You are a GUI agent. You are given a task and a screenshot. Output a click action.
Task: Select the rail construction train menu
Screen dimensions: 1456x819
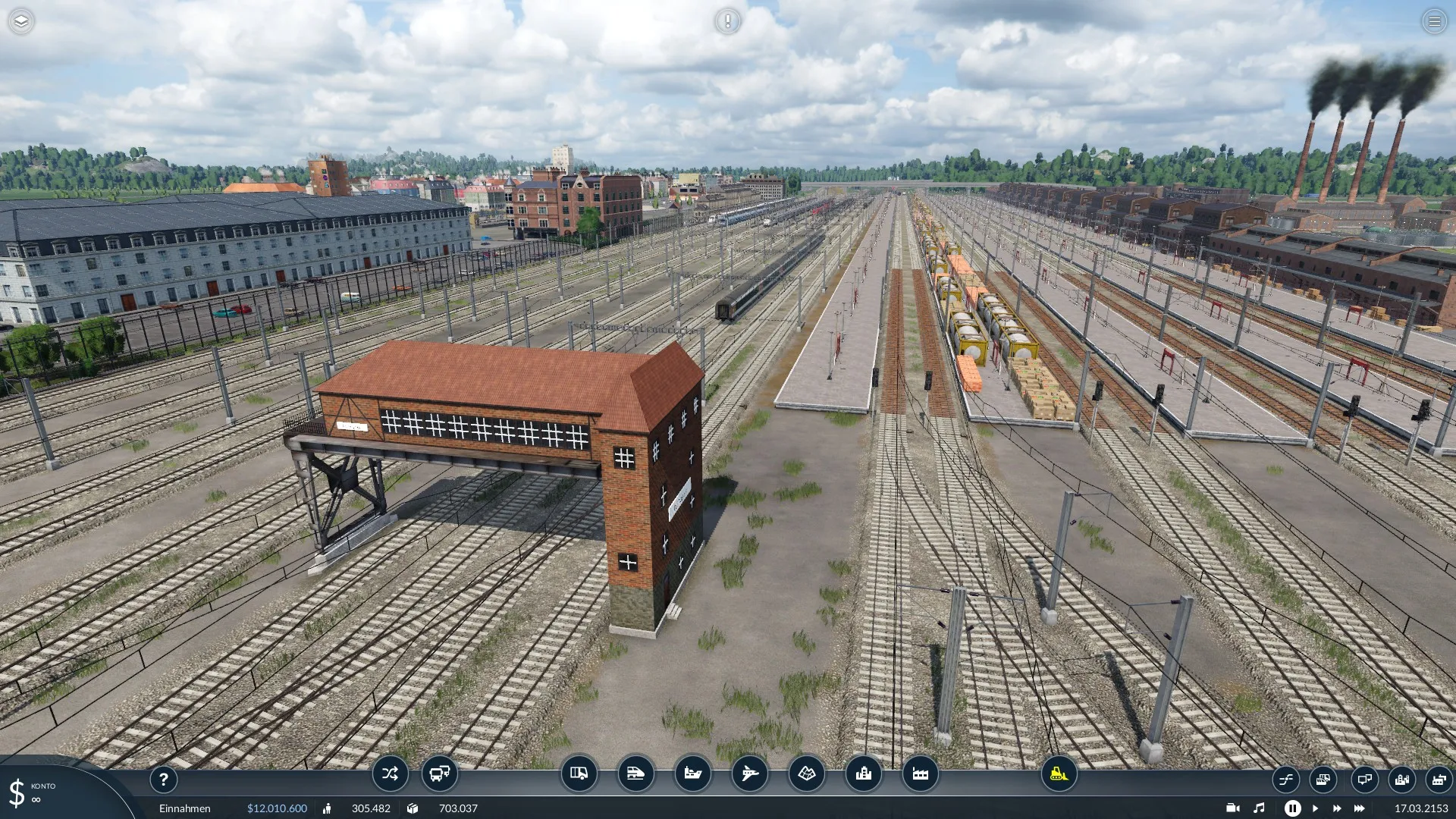click(x=635, y=773)
